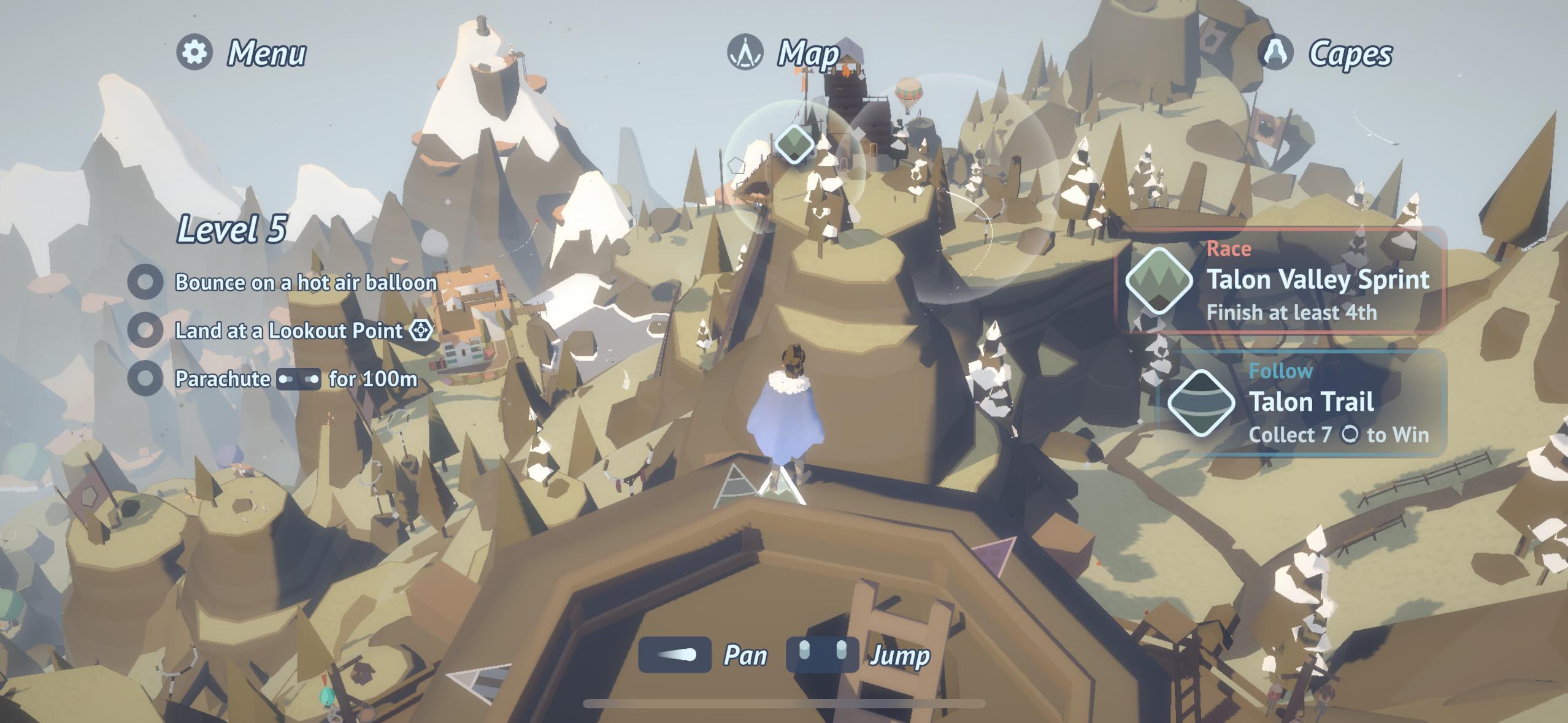This screenshot has height=723, width=1568.
Task: Select the Bounce on a hot air balloon objective
Action: coord(282,282)
